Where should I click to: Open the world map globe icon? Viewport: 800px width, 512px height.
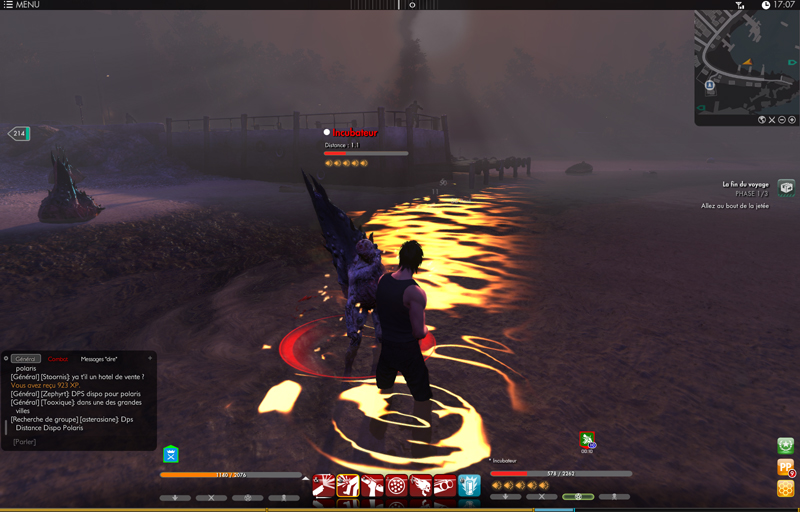(762, 120)
